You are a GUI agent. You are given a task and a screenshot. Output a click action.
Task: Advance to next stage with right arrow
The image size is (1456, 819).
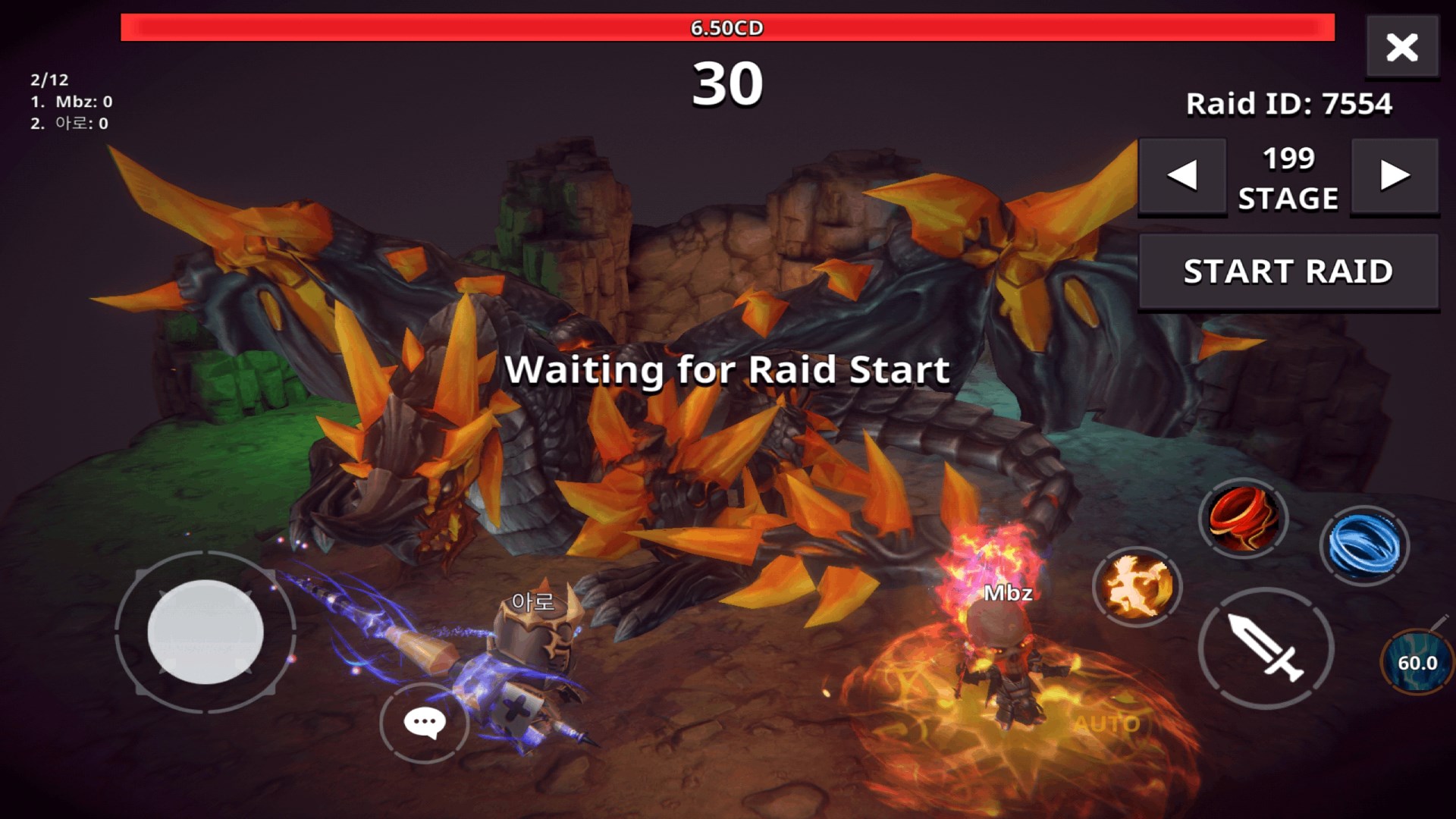1395,177
